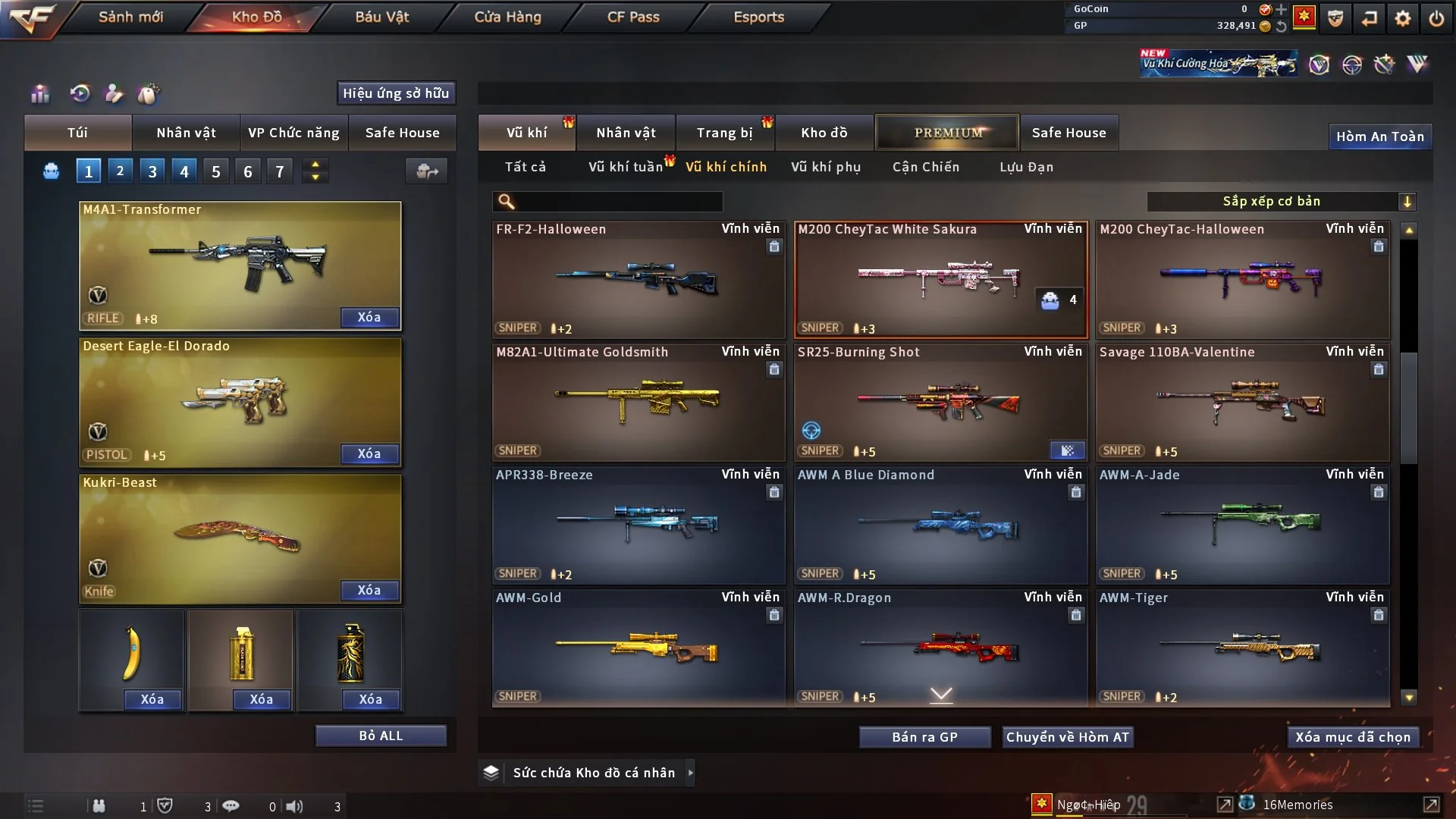Open the gear settings icon

tap(1403, 18)
